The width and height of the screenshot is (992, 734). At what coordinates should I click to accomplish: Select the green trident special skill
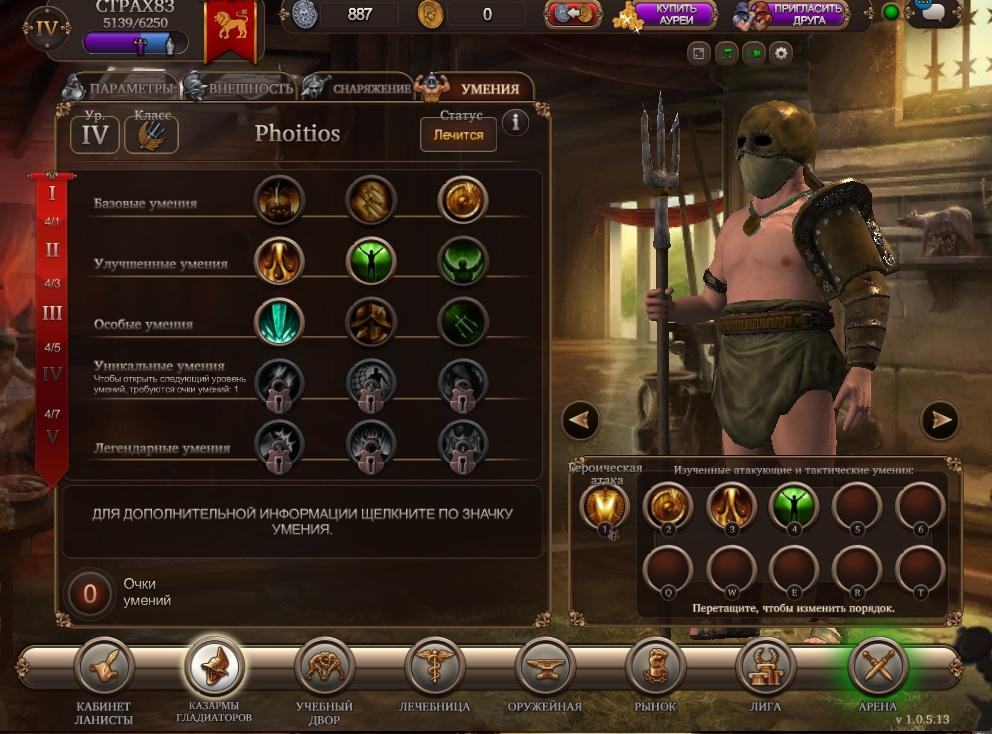(x=463, y=323)
